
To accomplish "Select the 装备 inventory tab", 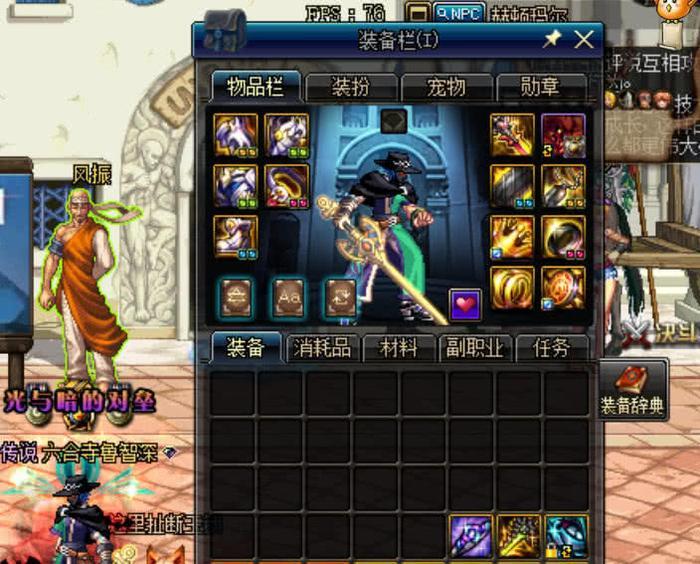I will [x=246, y=347].
